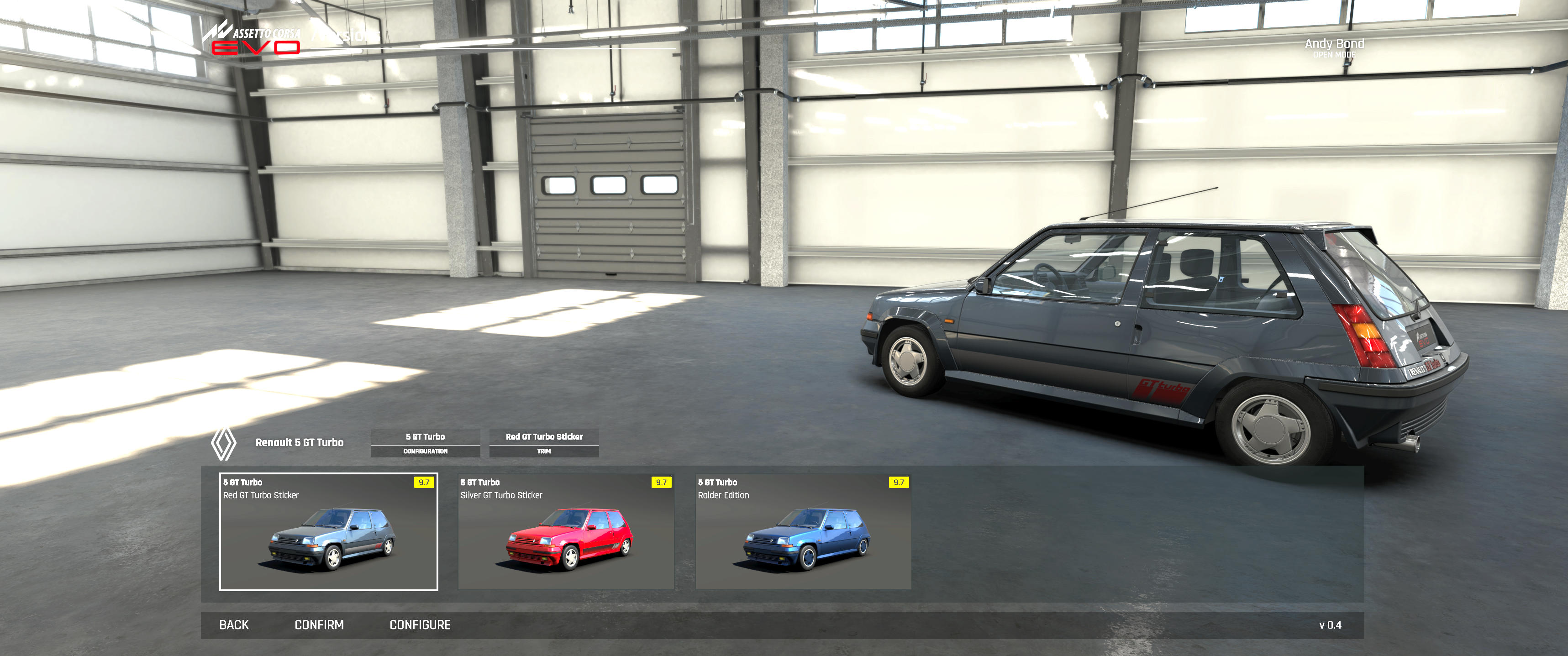
Task: Click the Assetto Corsa EVO logo
Action: click(x=253, y=39)
